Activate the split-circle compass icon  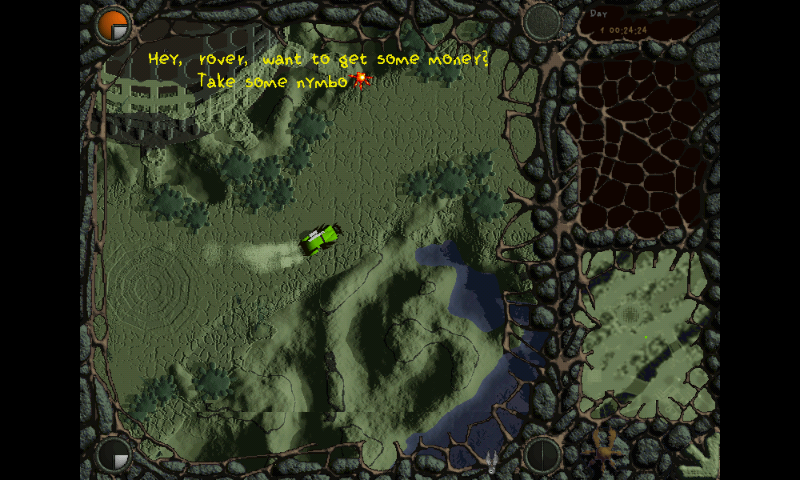(x=544, y=455)
